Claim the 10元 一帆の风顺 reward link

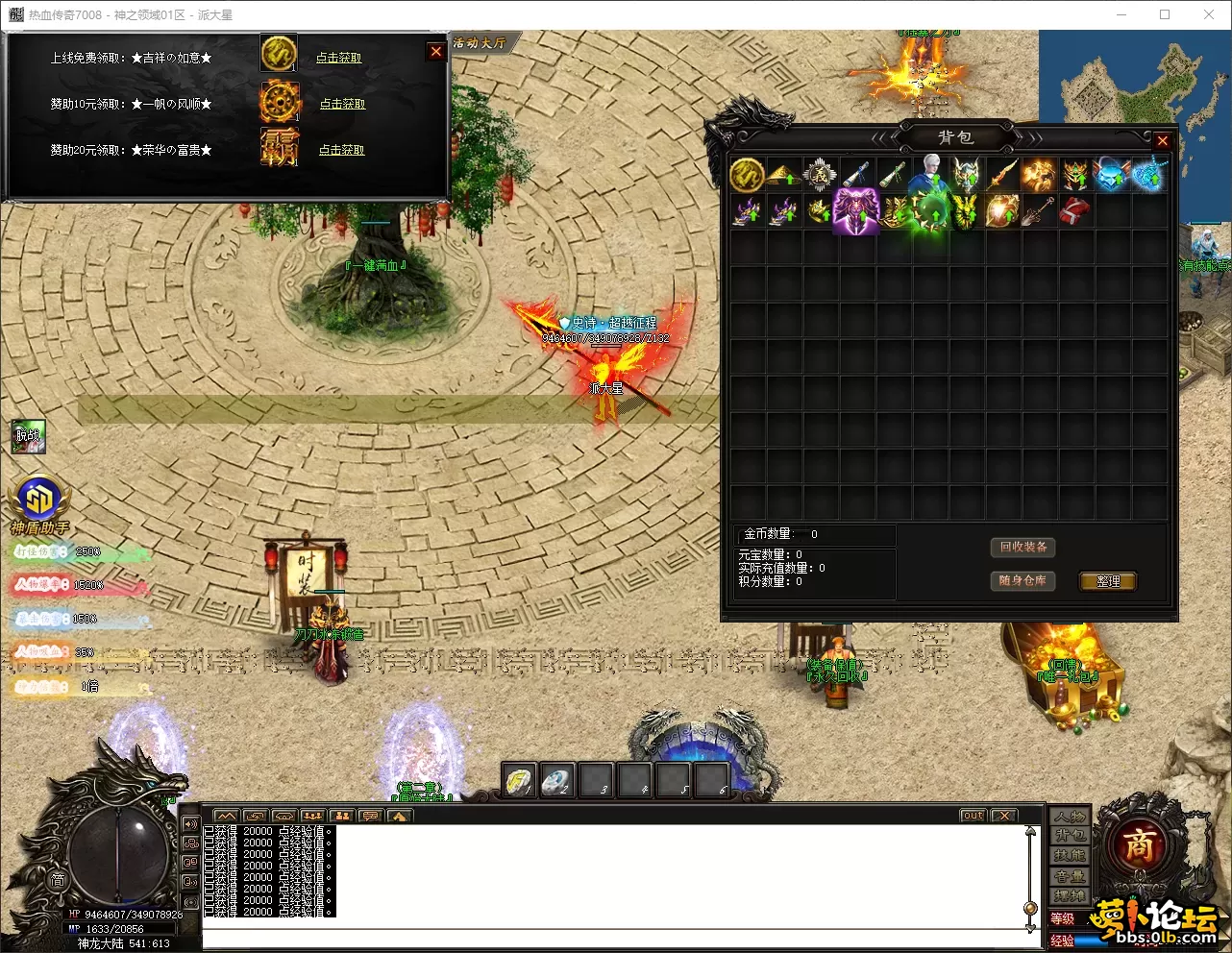342,104
